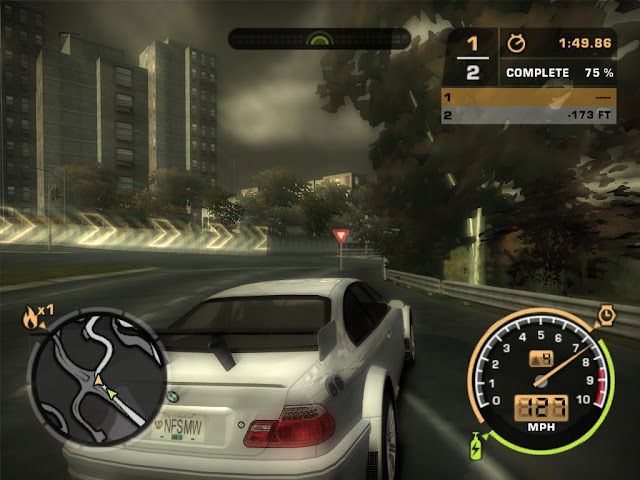Select the first-place leaderboard row
The image size is (640, 480).
(x=527, y=98)
